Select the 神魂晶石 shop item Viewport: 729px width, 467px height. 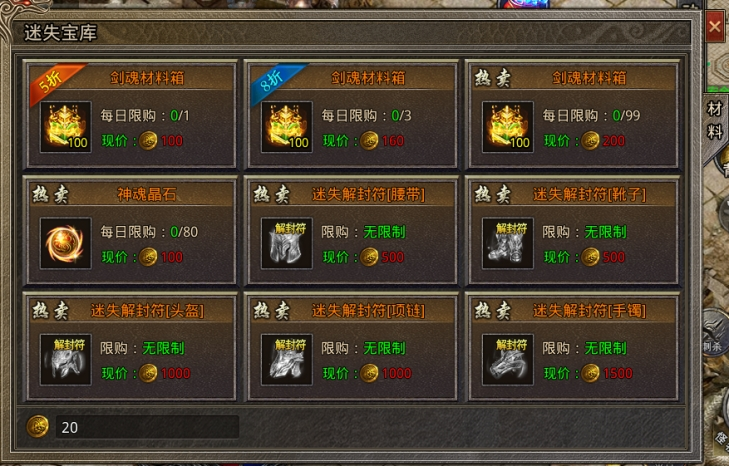pyautogui.click(x=129, y=232)
